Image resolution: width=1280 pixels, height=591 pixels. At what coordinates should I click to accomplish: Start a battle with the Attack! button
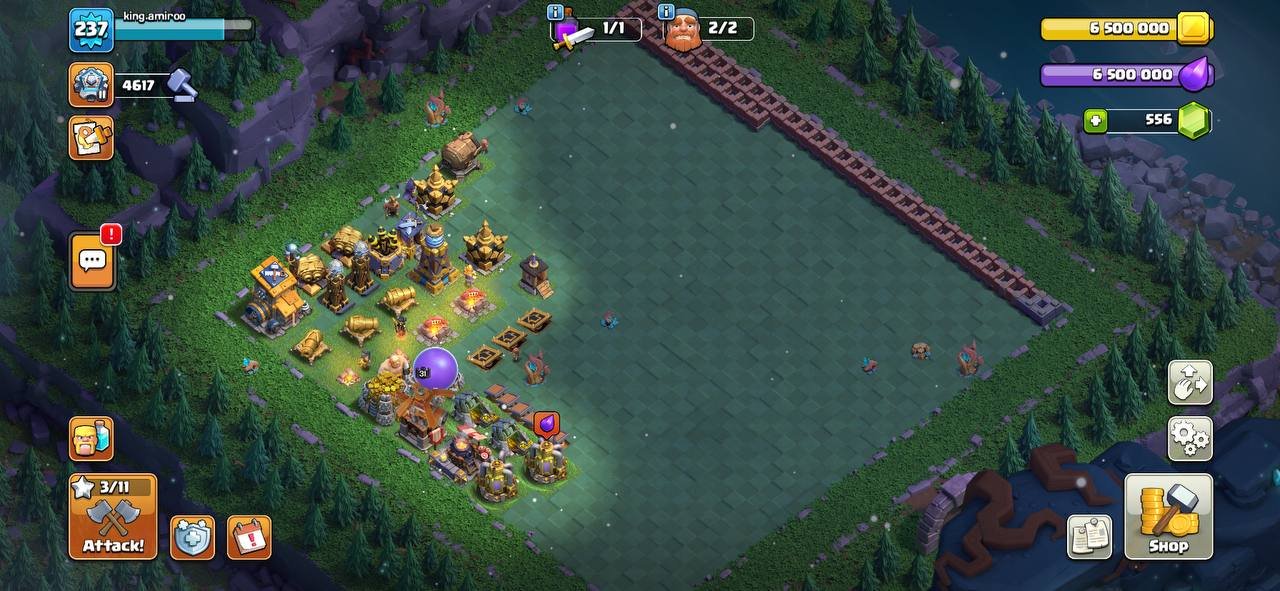112,516
